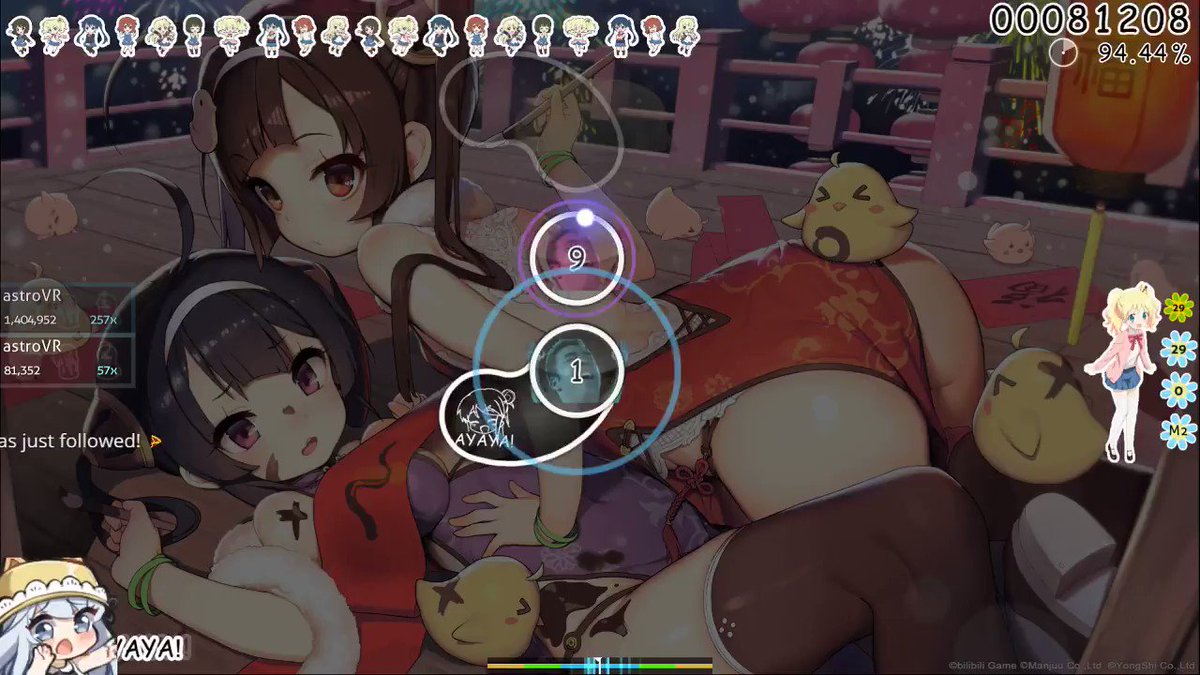
Task: Select astroVR's 1,404,952 leaderboard row
Action: 62,308
